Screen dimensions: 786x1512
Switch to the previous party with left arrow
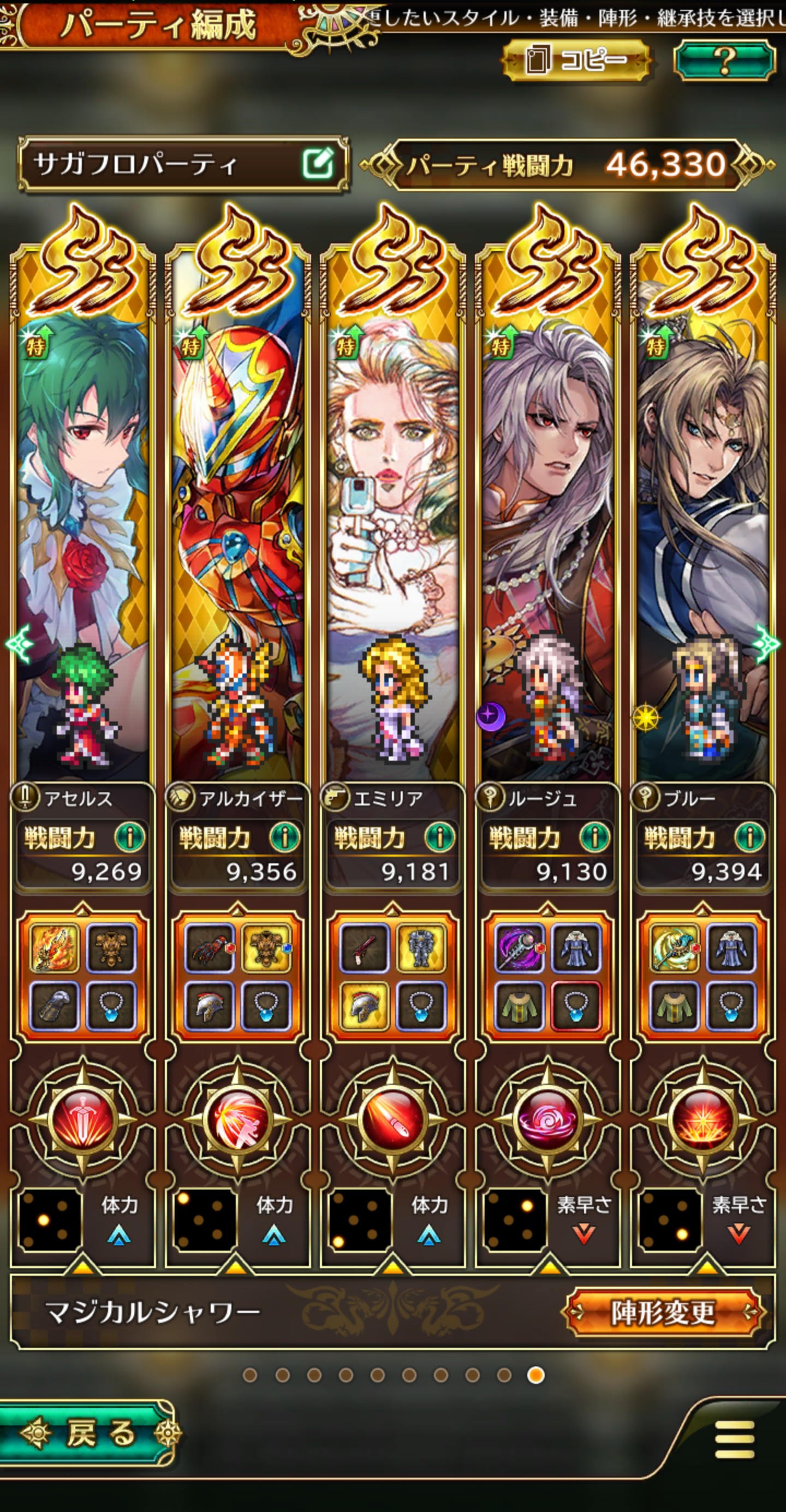[x=17, y=644]
